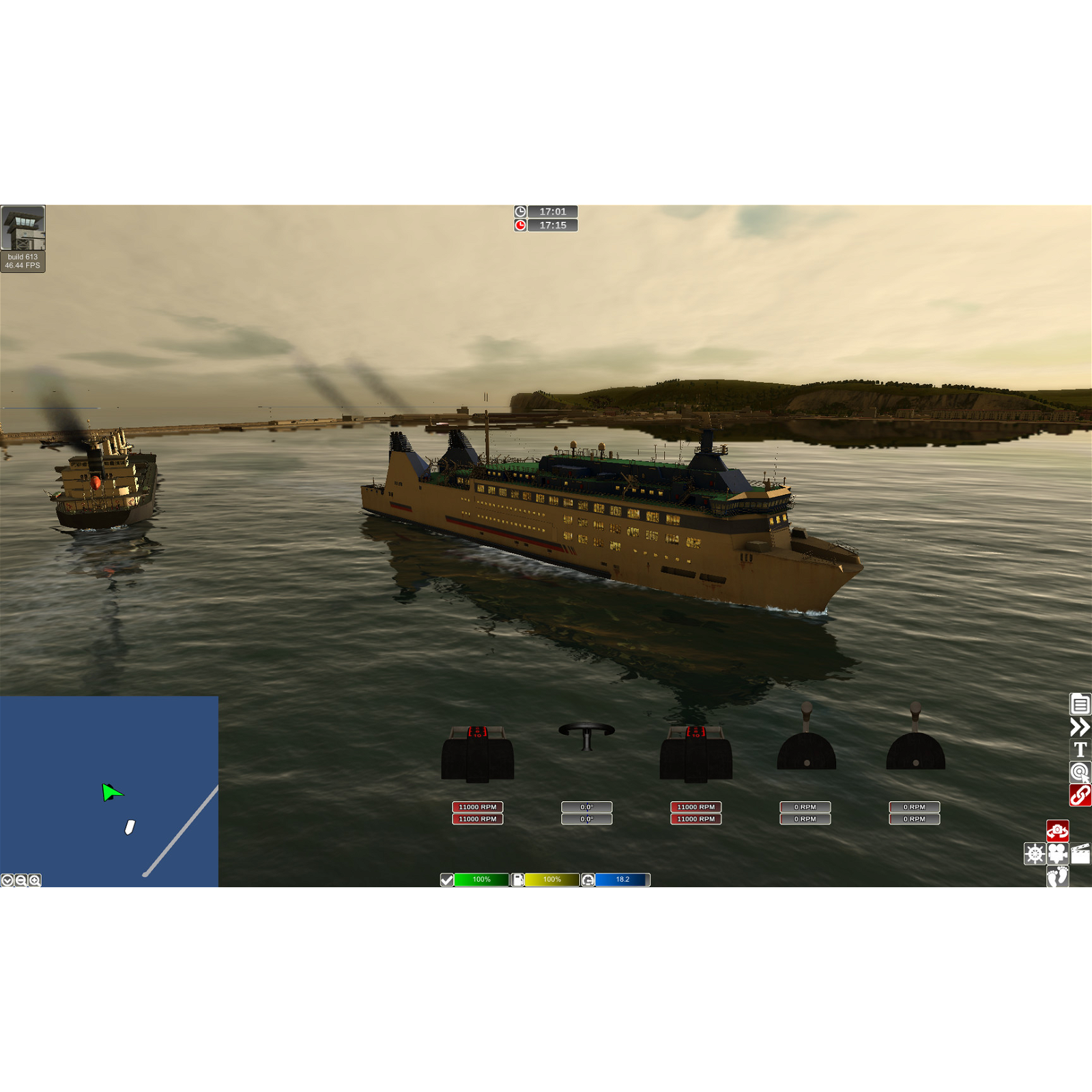Image resolution: width=1092 pixels, height=1092 pixels.
Task: Click the harbor tower thumbnail showing build 613
Action: click(x=24, y=227)
